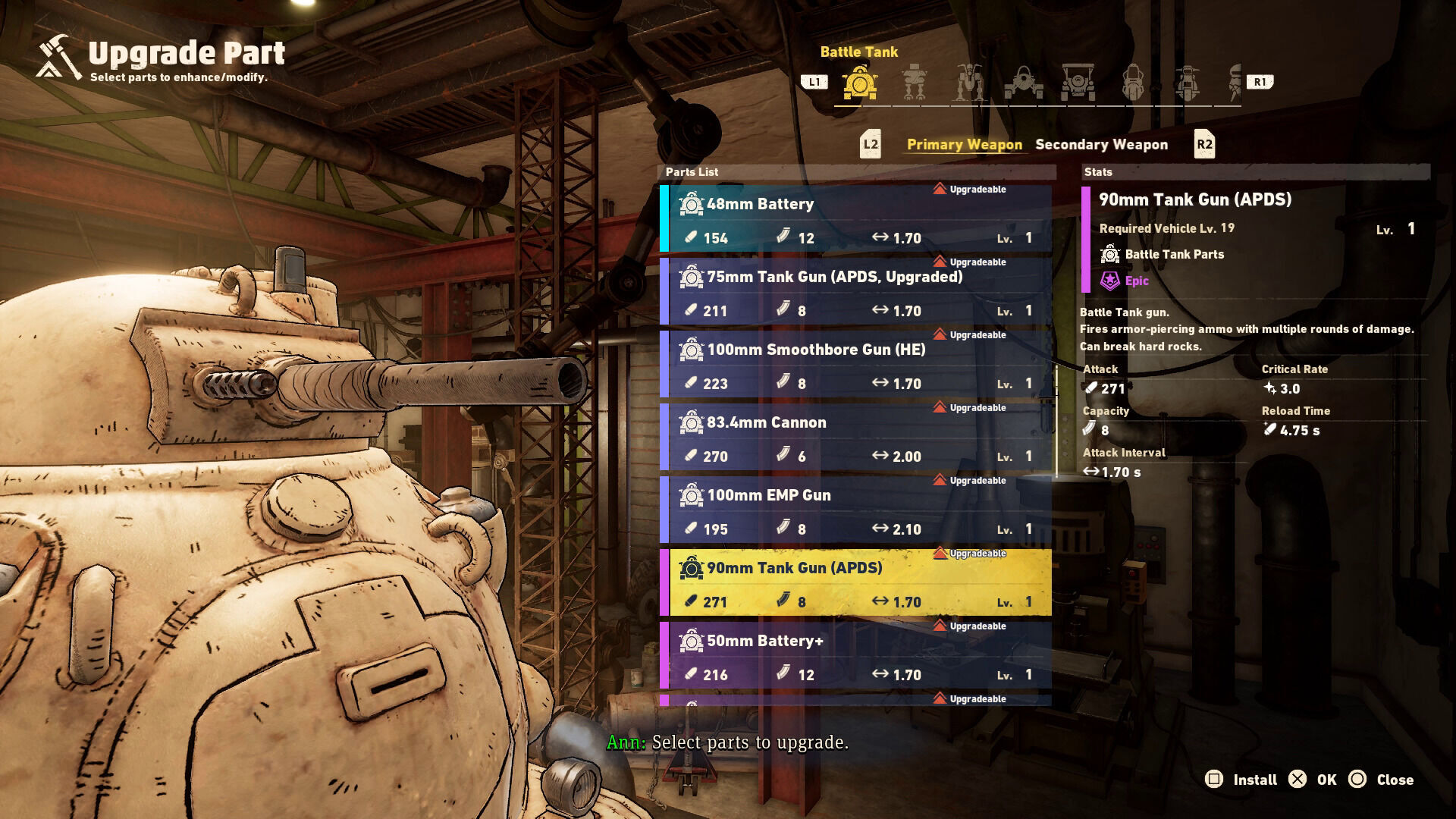1456x819 pixels.
Task: Choose the open-top car vehicle tab
Action: coord(1078,83)
